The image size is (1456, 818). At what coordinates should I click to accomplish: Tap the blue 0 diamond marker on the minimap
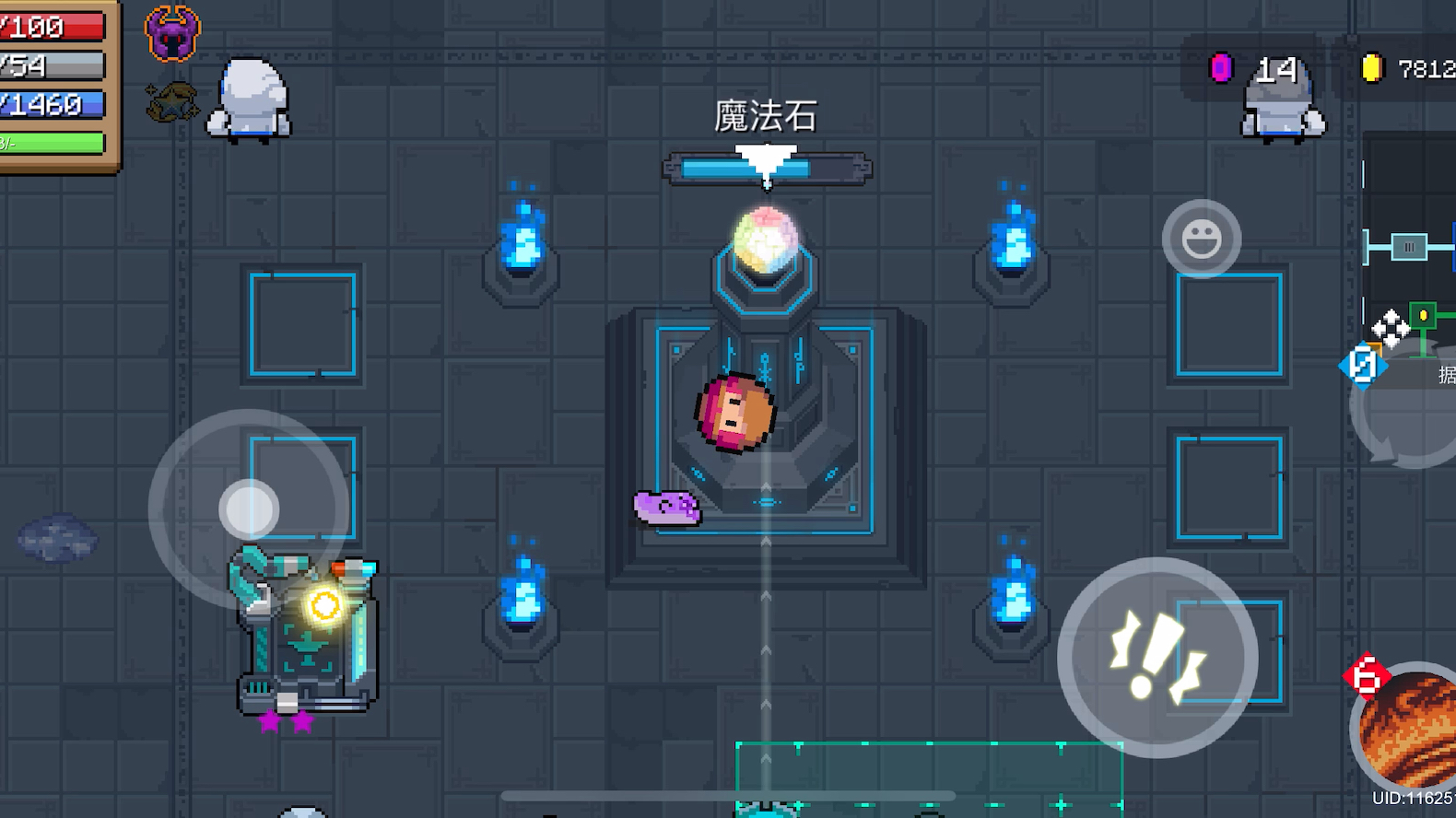click(x=1363, y=365)
